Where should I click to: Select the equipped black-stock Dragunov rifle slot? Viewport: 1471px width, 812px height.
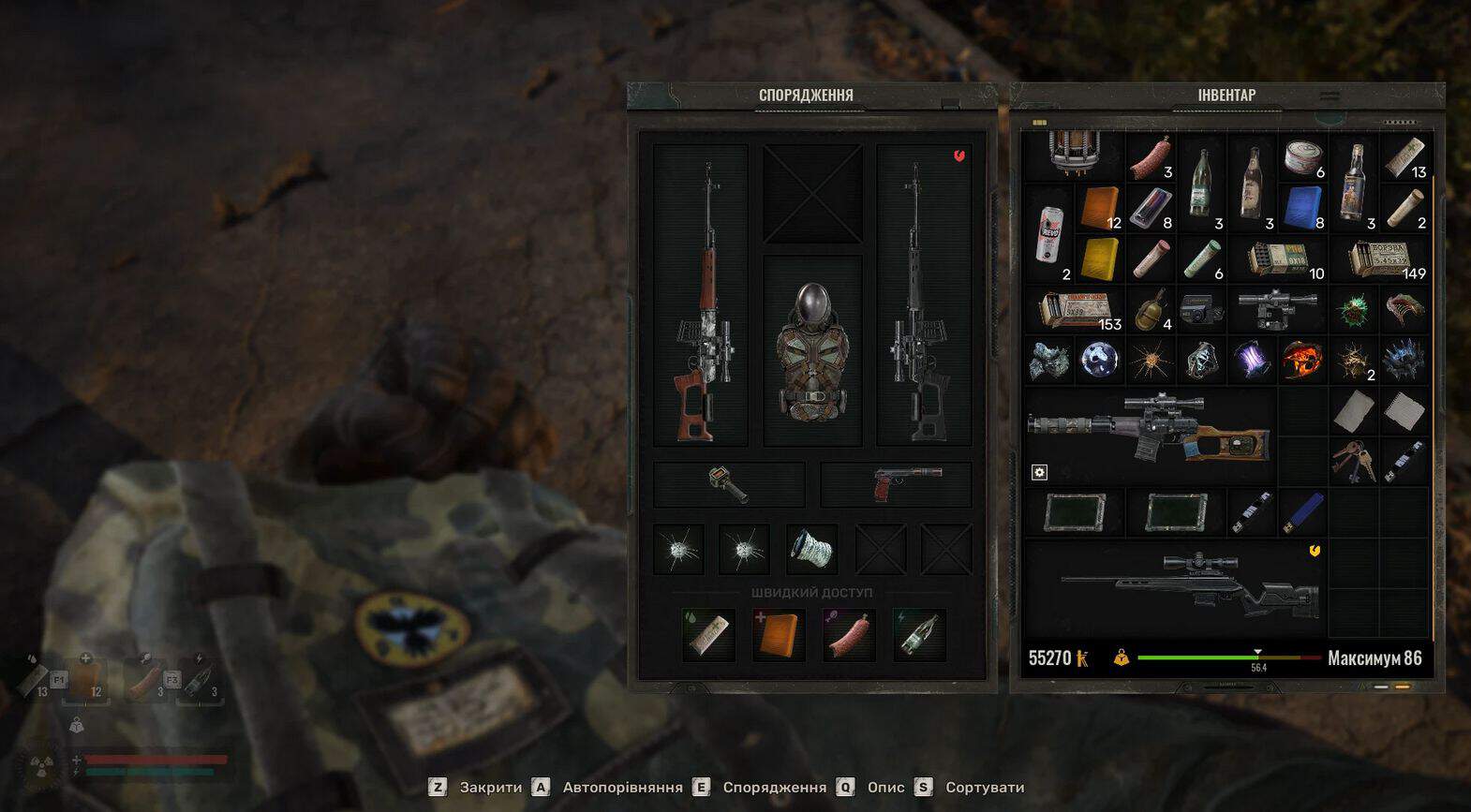[924, 295]
